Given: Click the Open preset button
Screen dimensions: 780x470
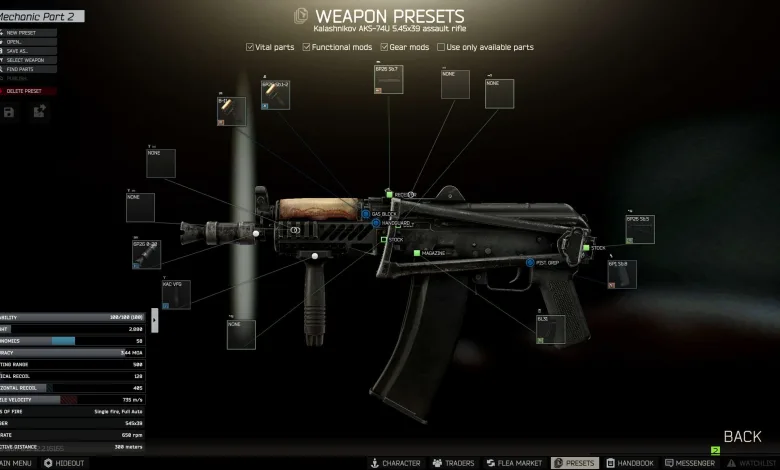Looking at the screenshot, I should [x=18, y=42].
